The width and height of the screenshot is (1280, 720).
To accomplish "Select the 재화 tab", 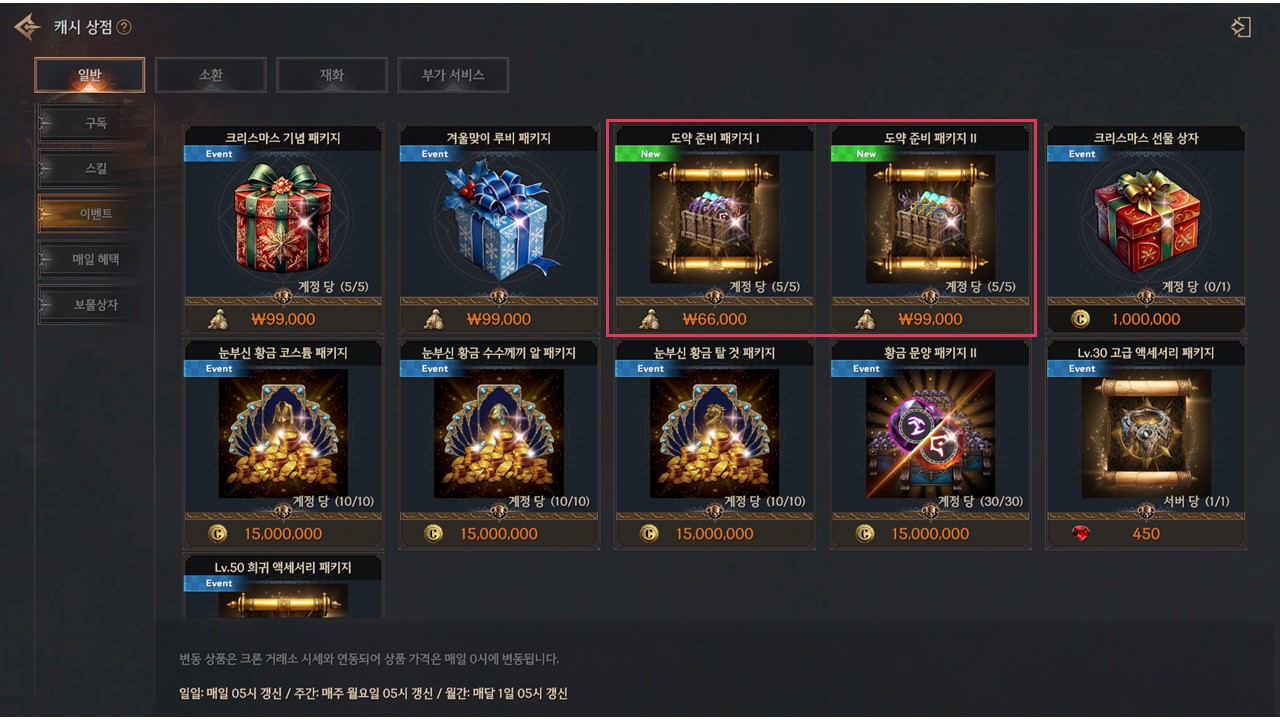I will pyautogui.click(x=331, y=75).
